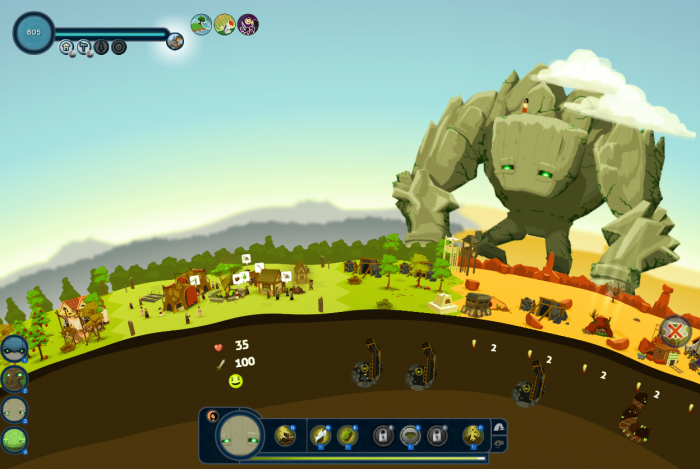Image resolution: width=700 pixels, height=469 pixels.
Task: Activate the glowing yellow figure ability
Action: tap(472, 435)
